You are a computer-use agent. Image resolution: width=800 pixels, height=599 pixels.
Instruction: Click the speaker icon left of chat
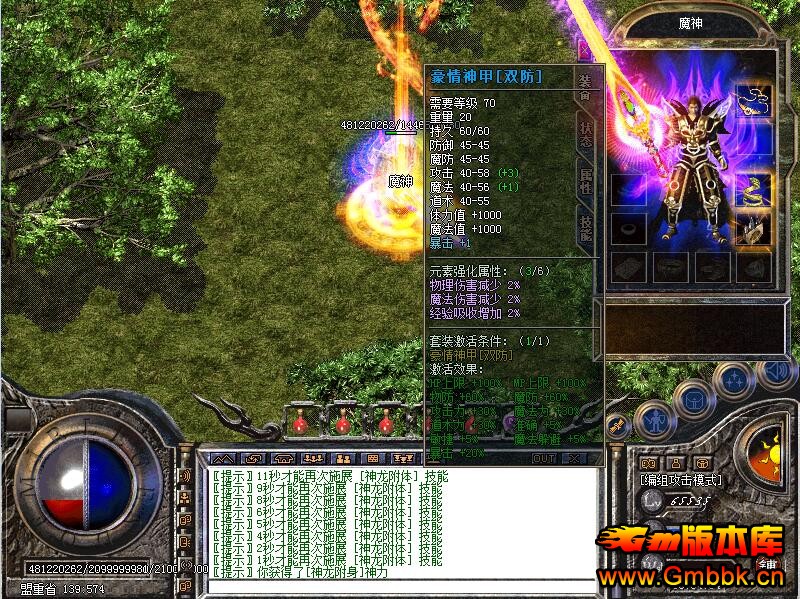[x=184, y=477]
